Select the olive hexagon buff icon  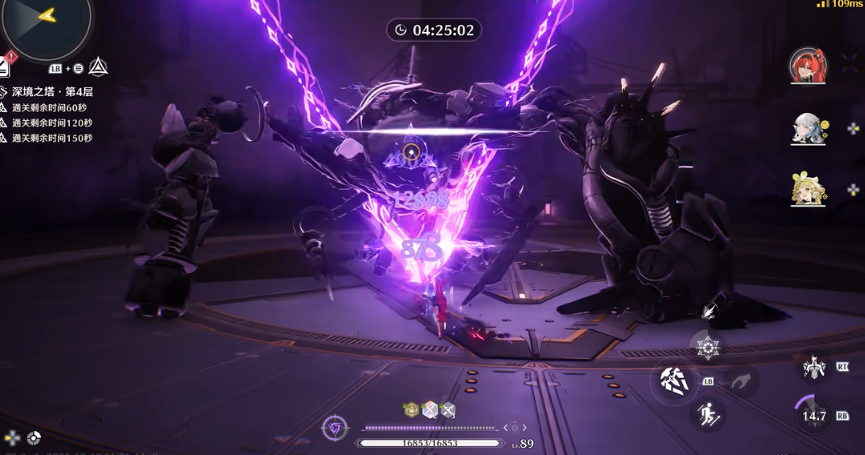click(410, 409)
